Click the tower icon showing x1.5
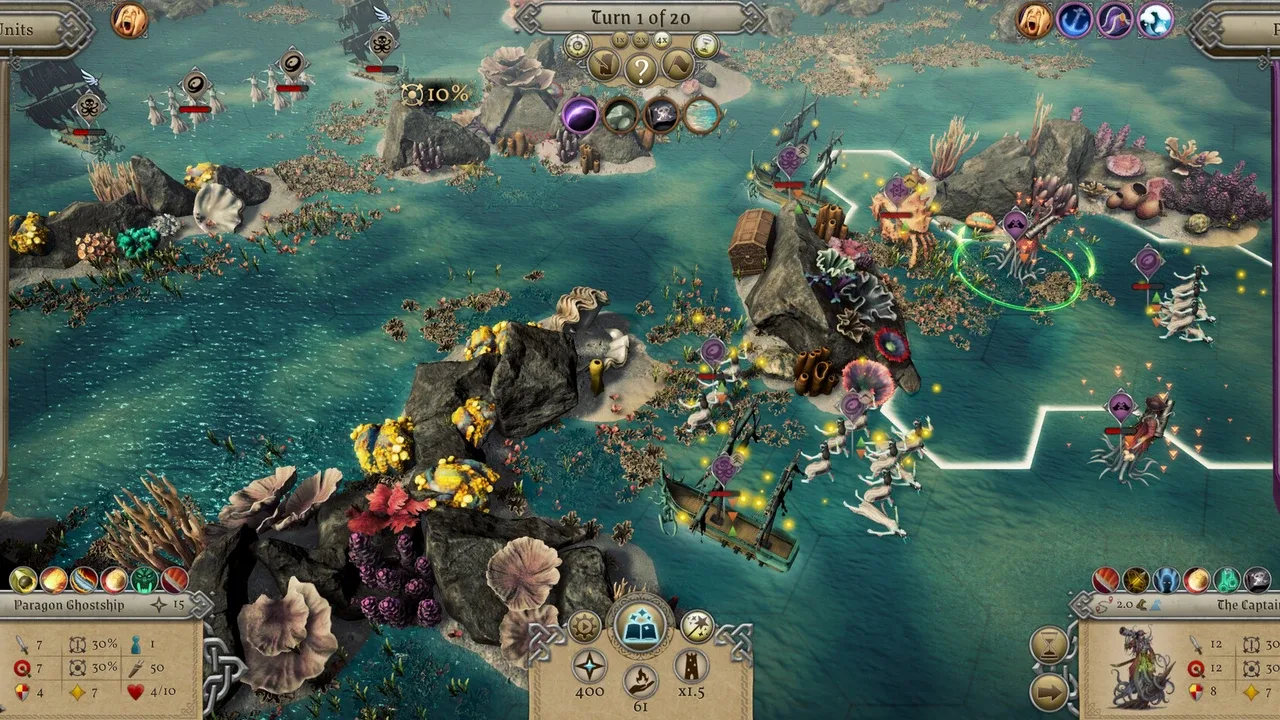1280x720 pixels. coord(691,666)
